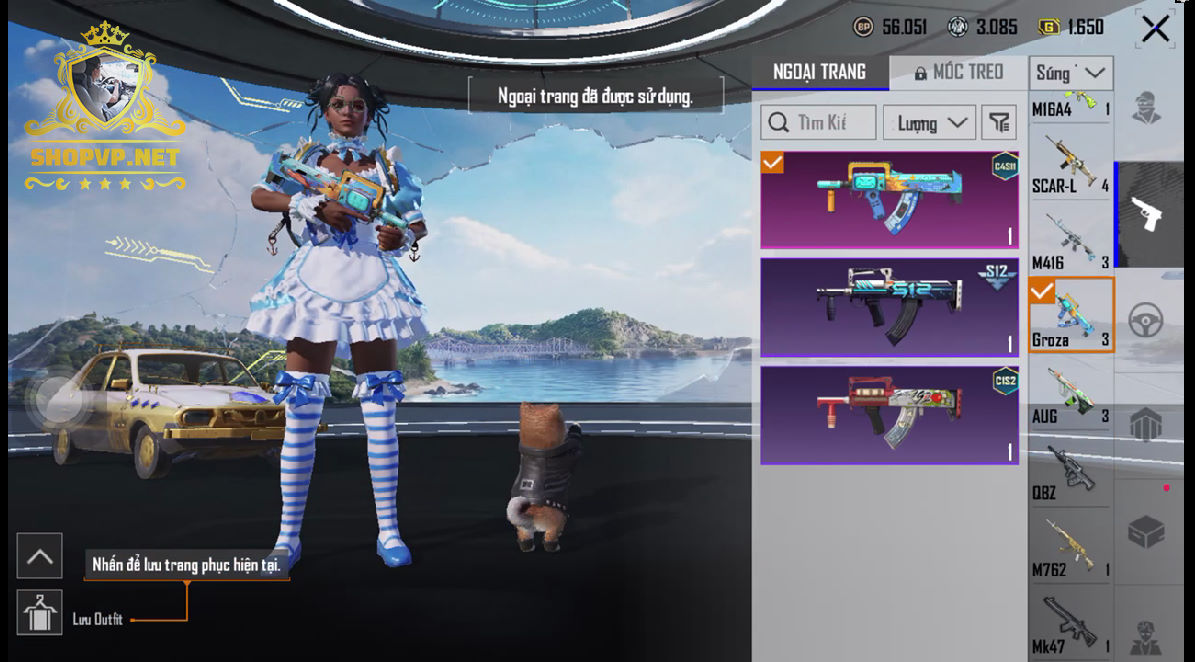Open the crate box category
Screen dimensions: 1195x662
(1146, 531)
